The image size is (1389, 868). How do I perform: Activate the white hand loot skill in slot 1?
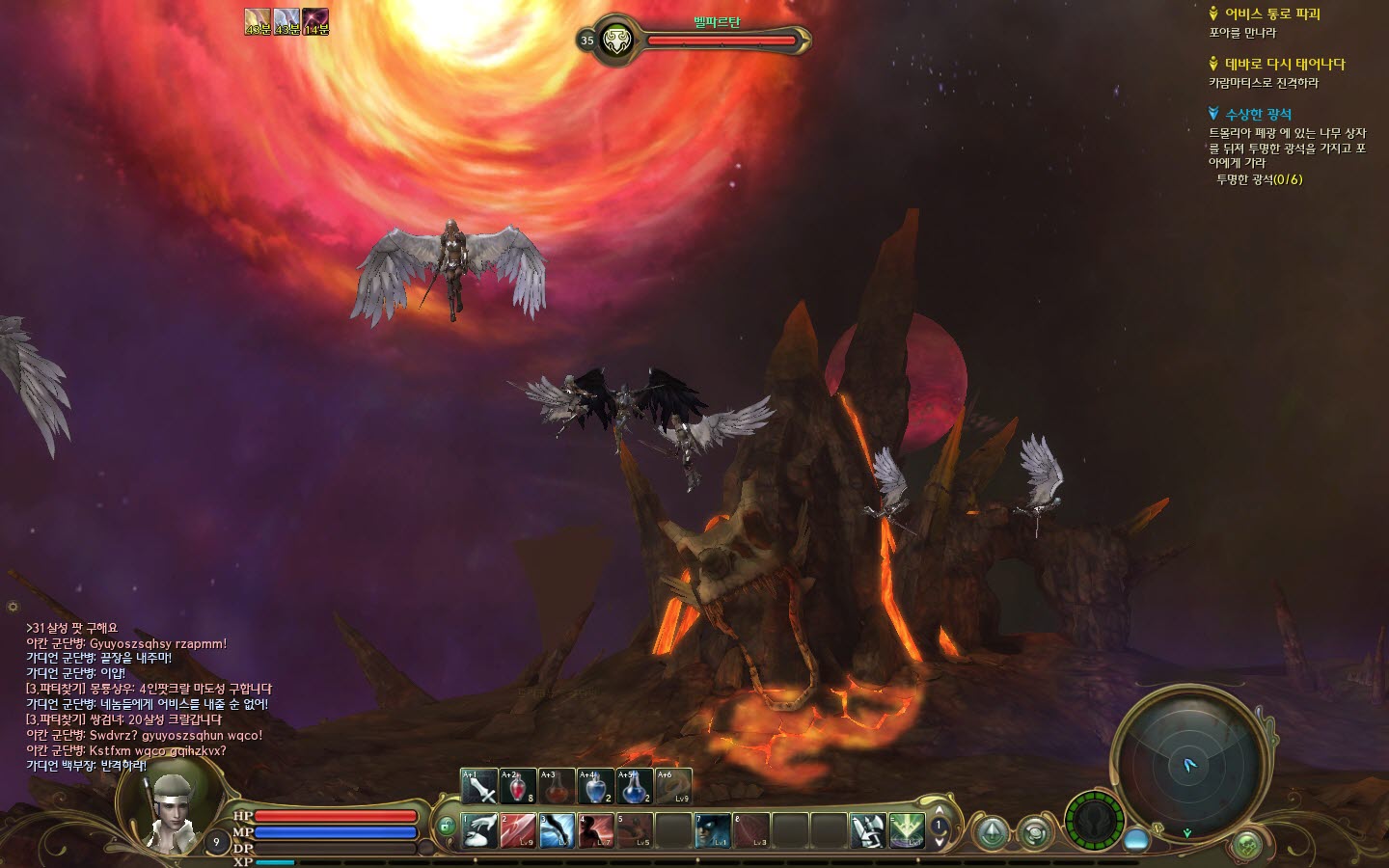[479, 830]
